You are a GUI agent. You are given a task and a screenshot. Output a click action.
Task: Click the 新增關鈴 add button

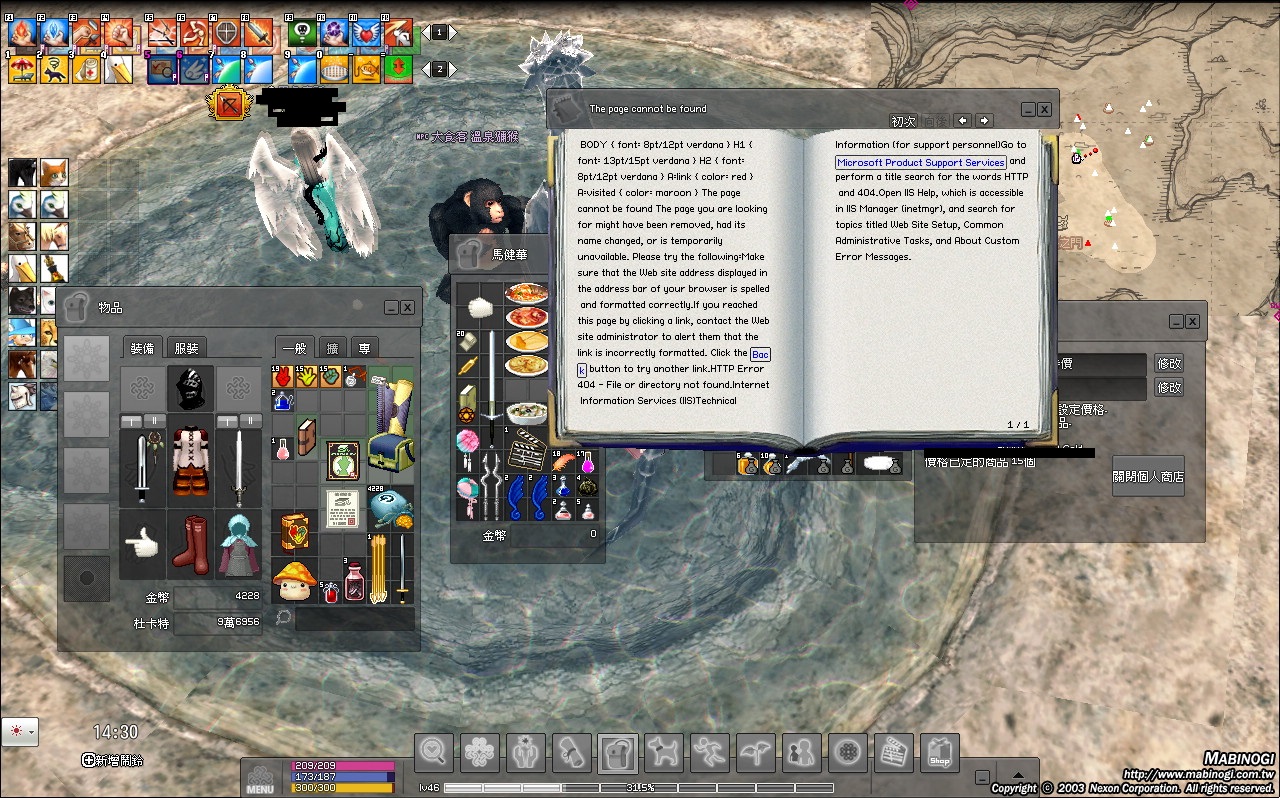pos(113,760)
